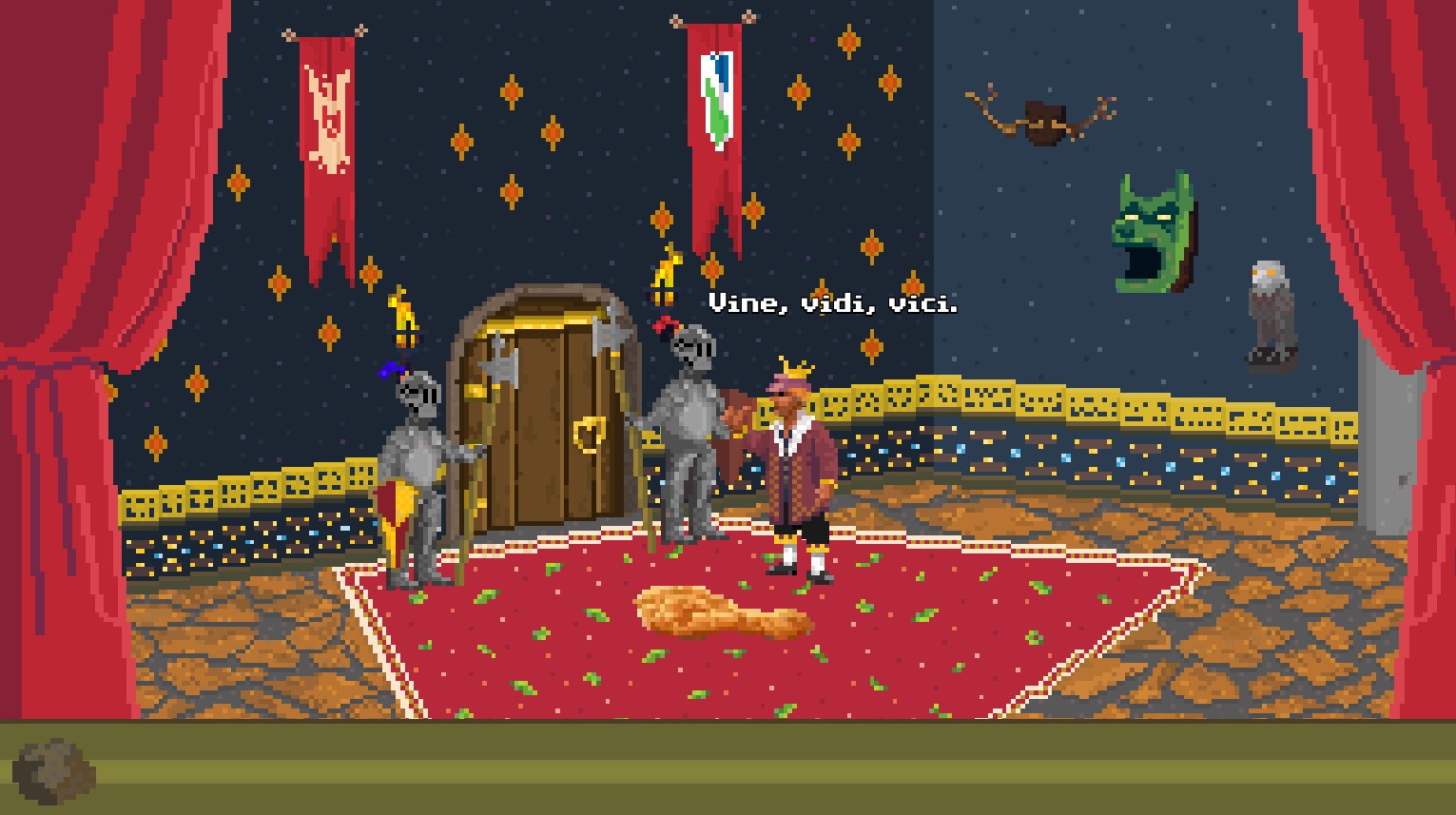
Task: Examine the green wolf trophy head
Action: [x=1151, y=223]
